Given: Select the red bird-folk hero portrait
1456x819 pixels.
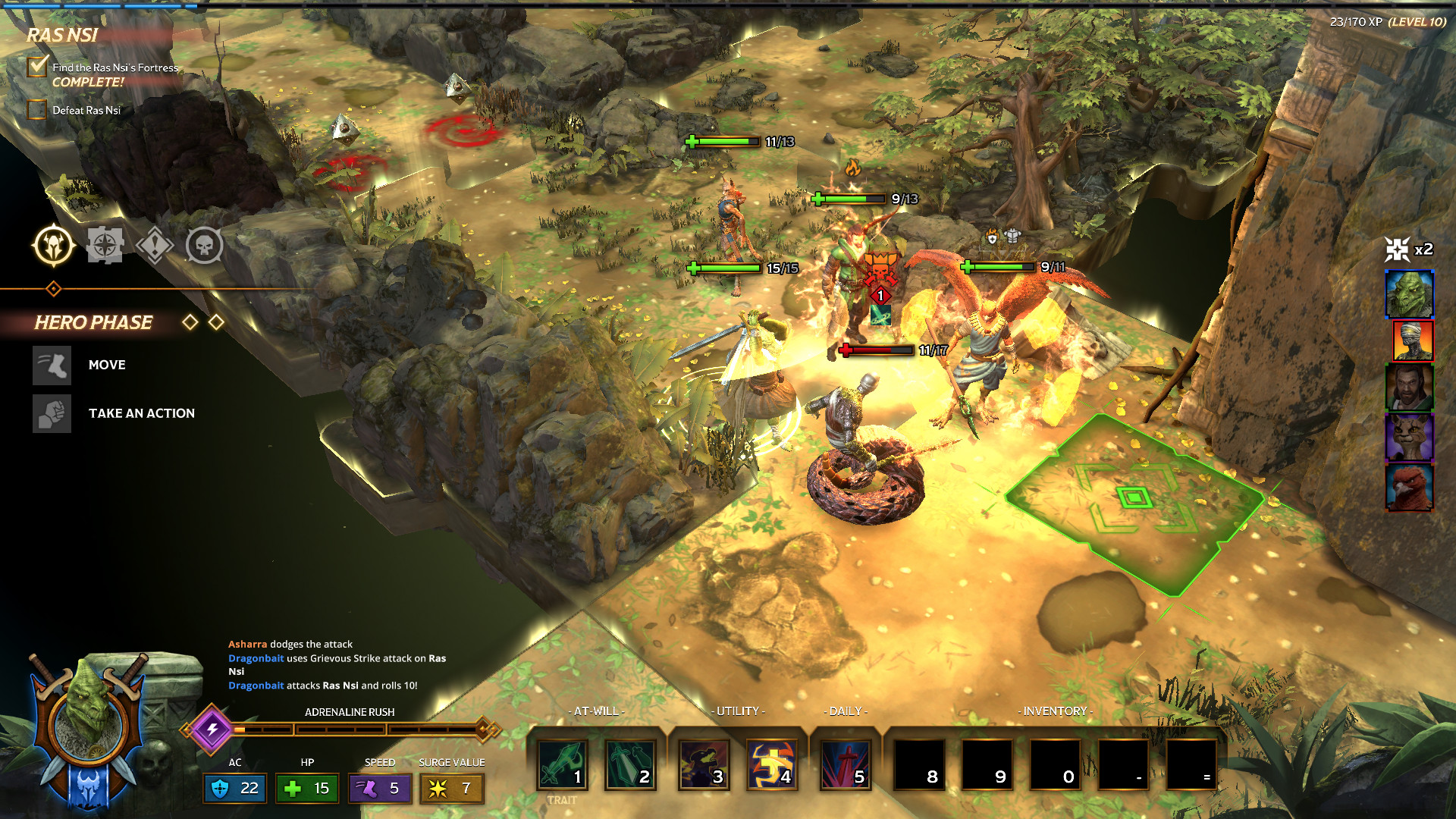Looking at the screenshot, I should coord(1409,488).
